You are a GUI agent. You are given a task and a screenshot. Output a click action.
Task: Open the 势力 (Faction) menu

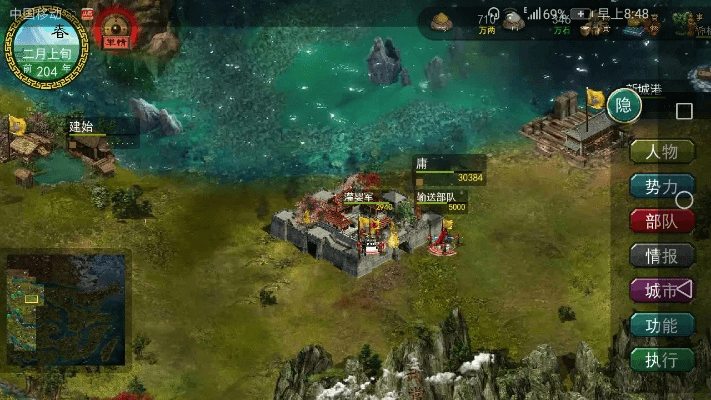coord(661,187)
